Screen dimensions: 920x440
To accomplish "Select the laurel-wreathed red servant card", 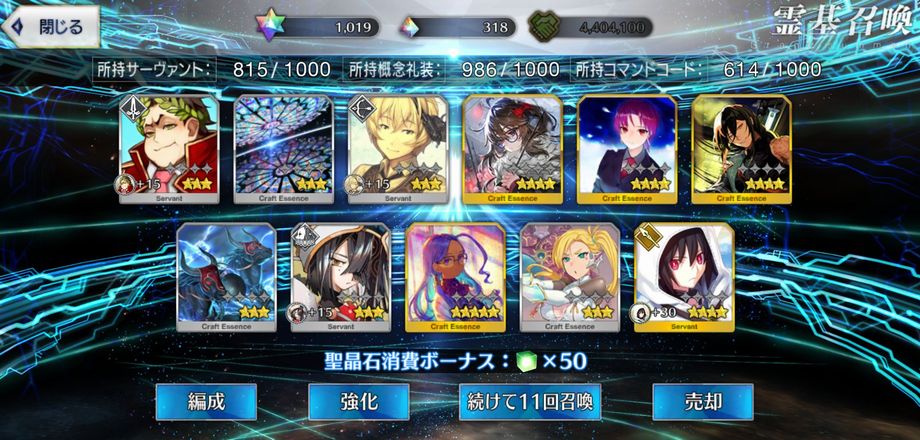I will pos(169,149).
